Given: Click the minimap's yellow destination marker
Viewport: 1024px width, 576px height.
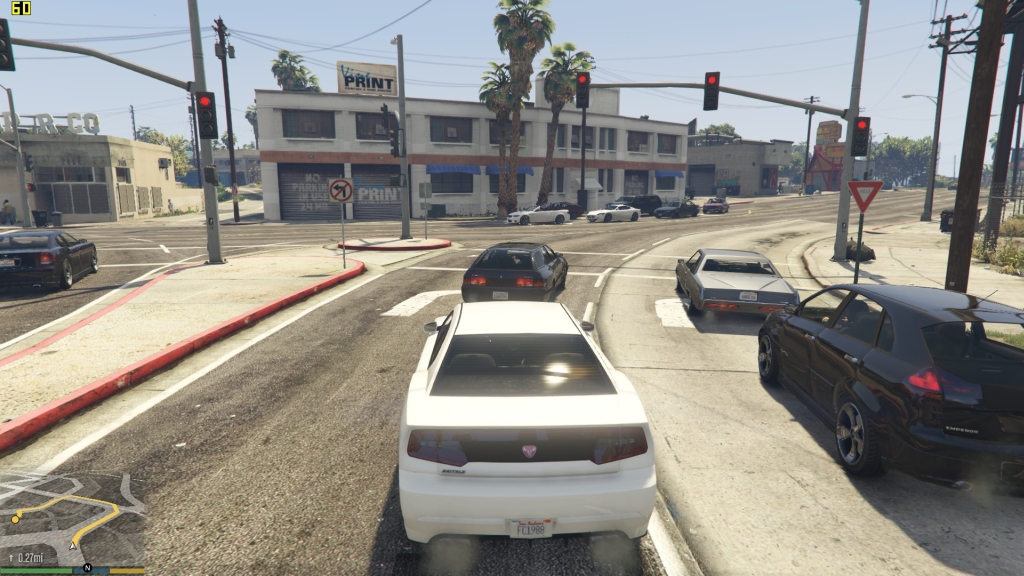Looking at the screenshot, I should [15, 518].
